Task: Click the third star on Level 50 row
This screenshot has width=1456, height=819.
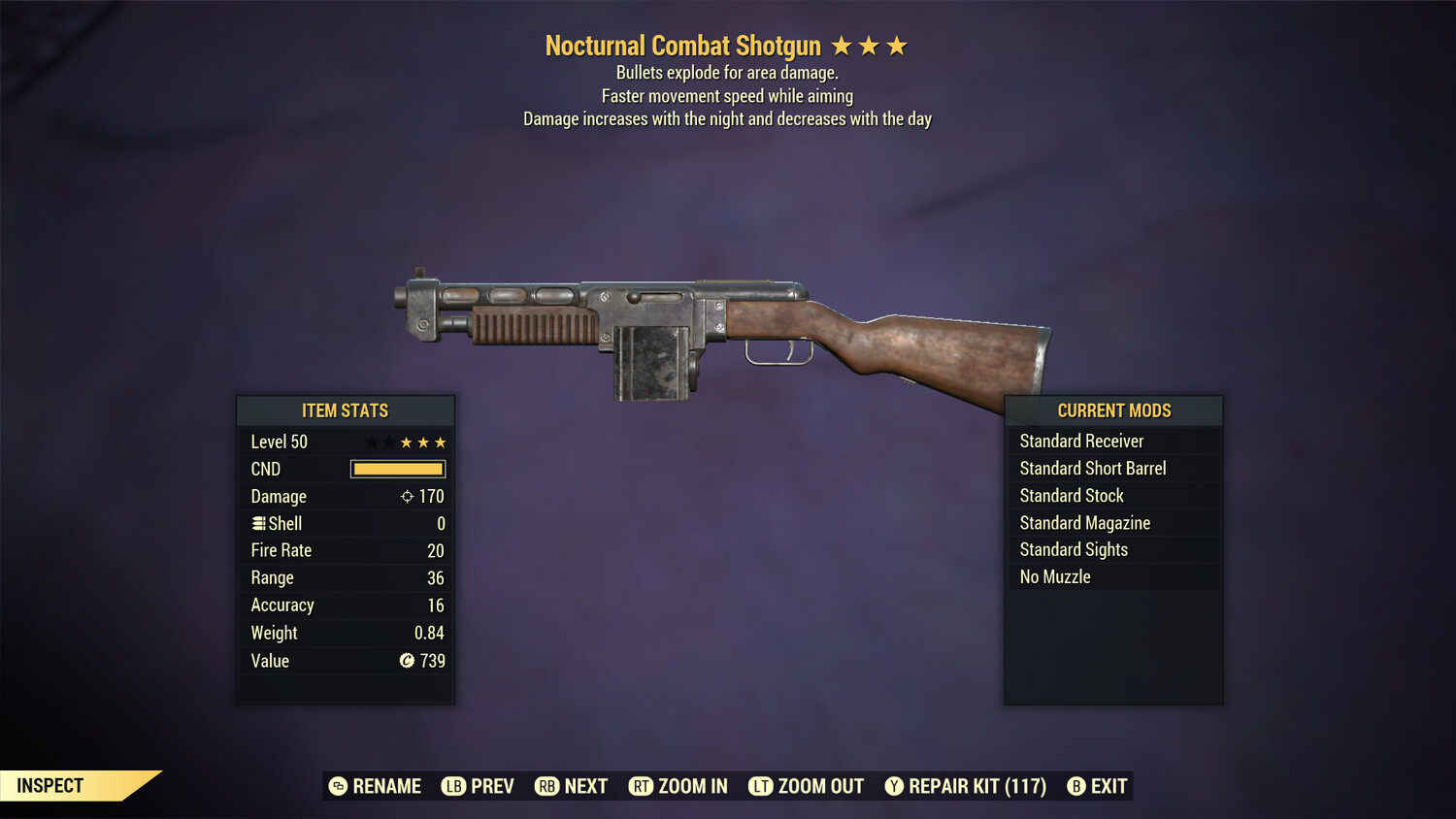Action: pyautogui.click(x=407, y=442)
